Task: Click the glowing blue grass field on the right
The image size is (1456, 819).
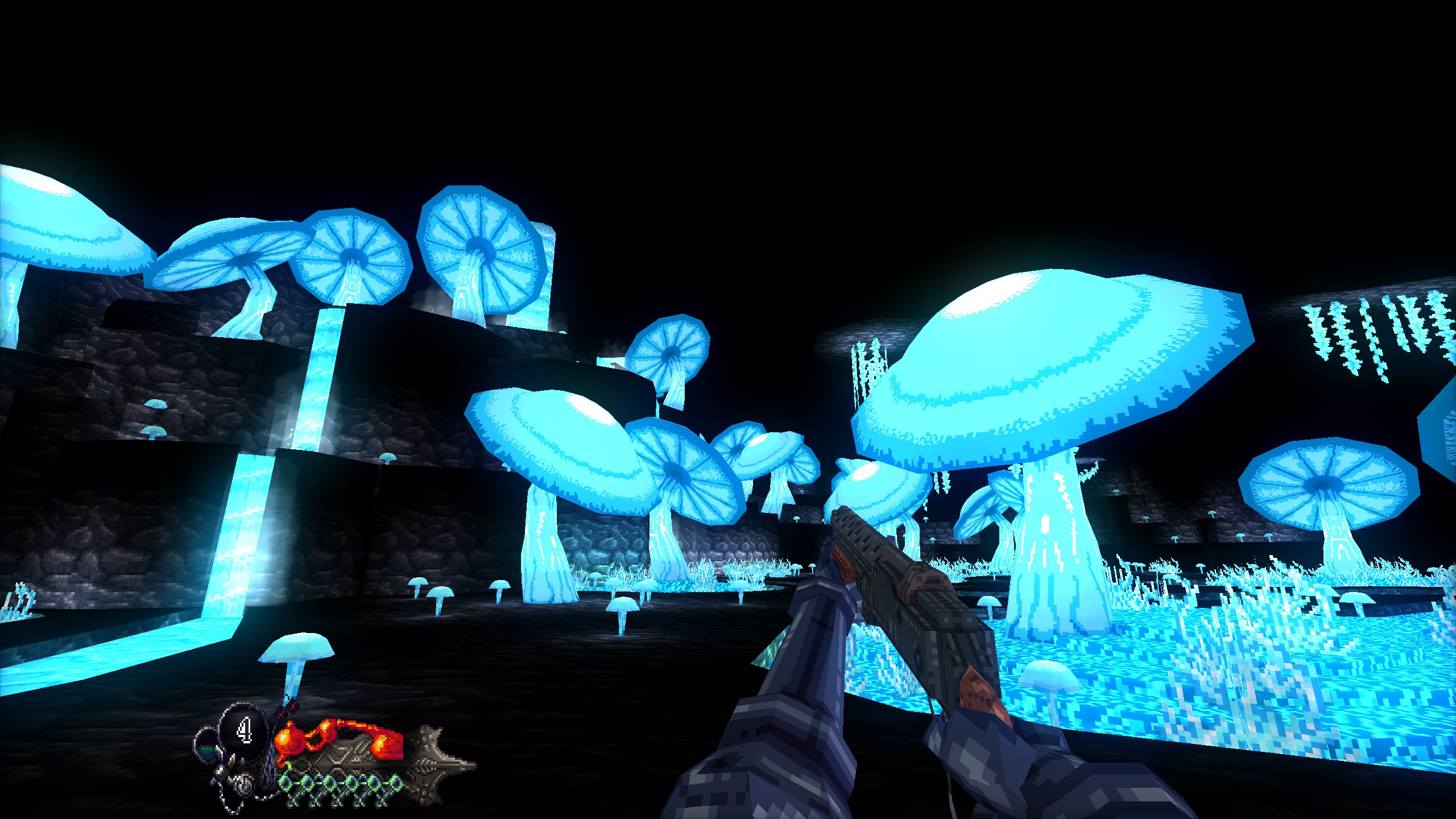Action: pyautogui.click(x=1251, y=654)
